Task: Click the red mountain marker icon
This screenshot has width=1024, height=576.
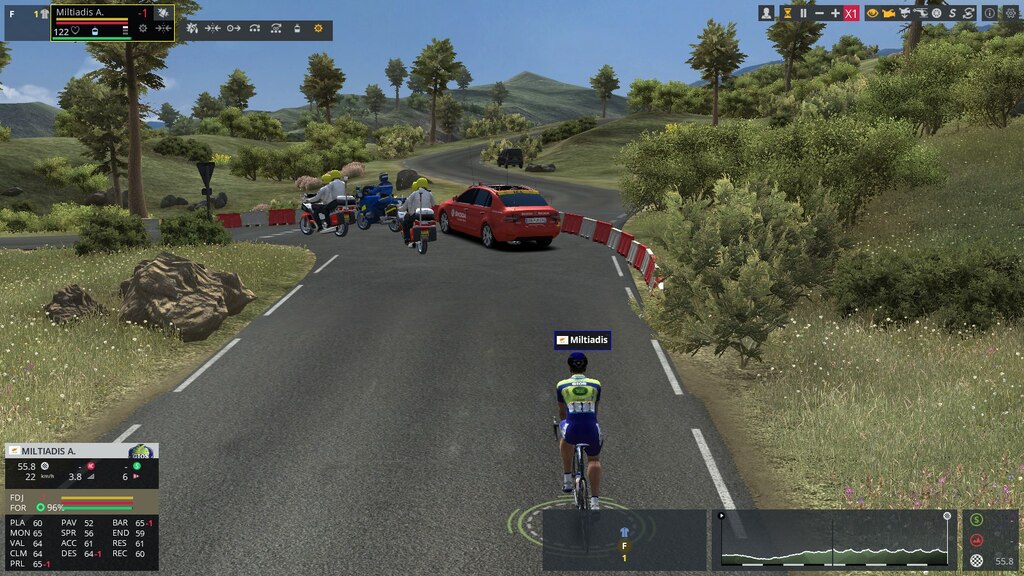Action: point(977,541)
